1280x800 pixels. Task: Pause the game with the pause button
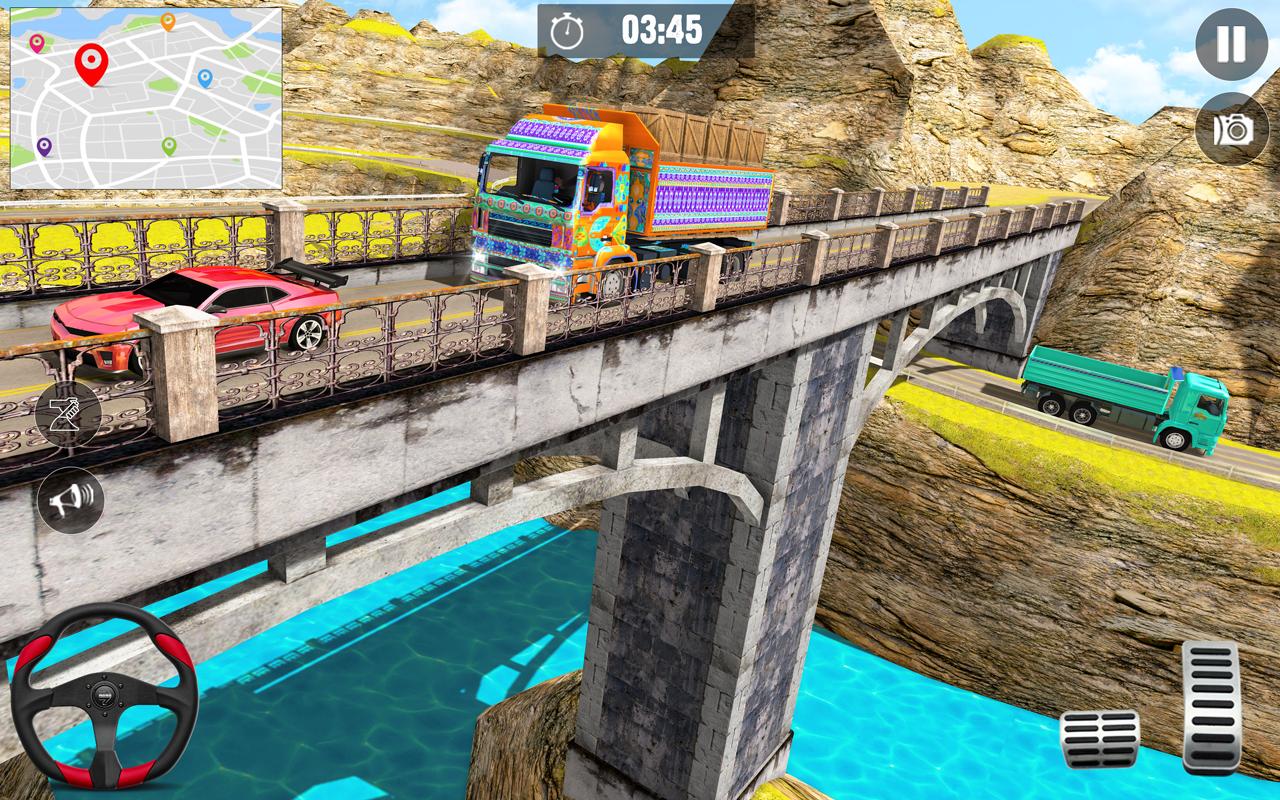(x=1231, y=44)
